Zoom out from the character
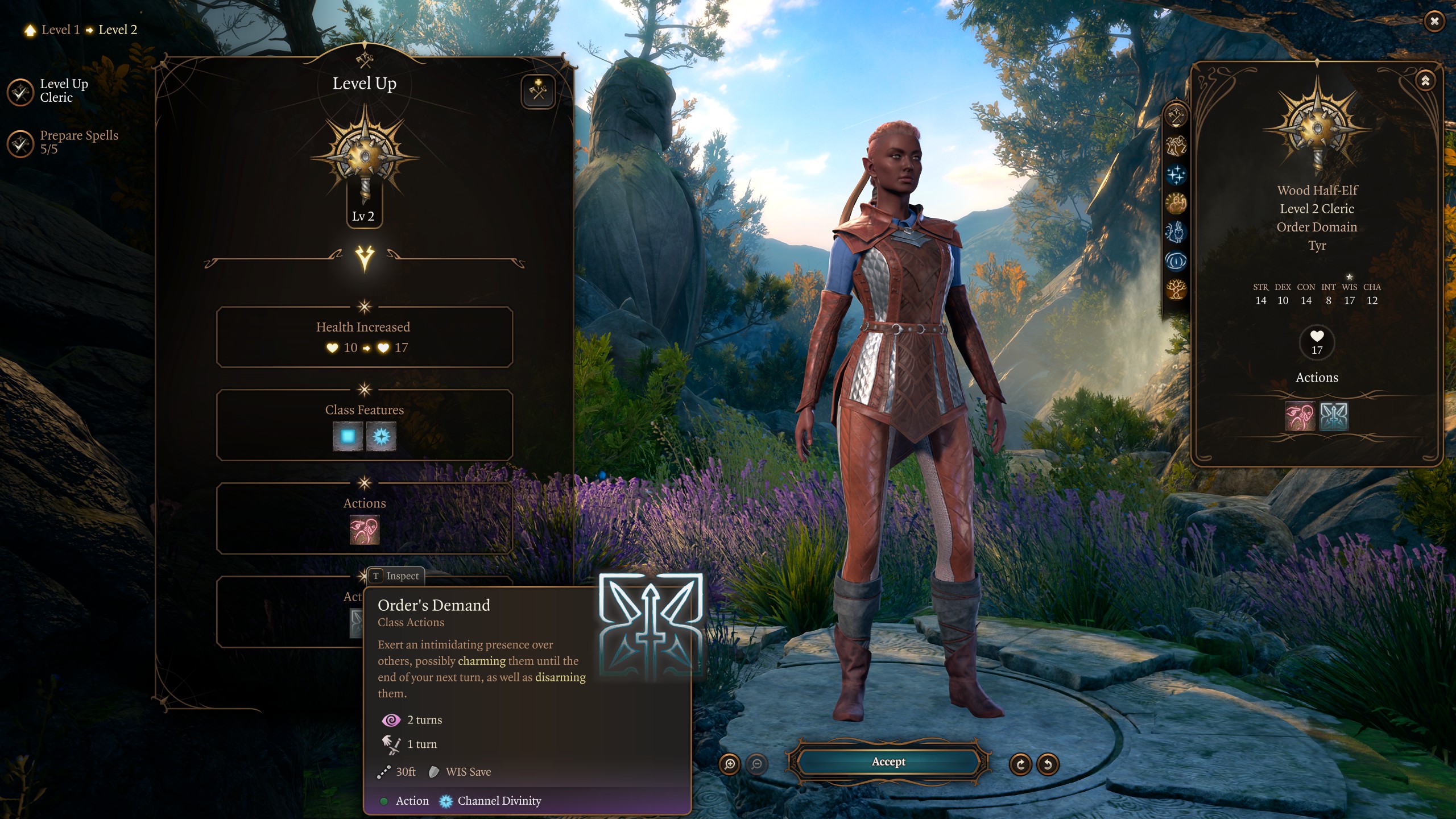Screen dimensions: 1456x819 pos(756,764)
